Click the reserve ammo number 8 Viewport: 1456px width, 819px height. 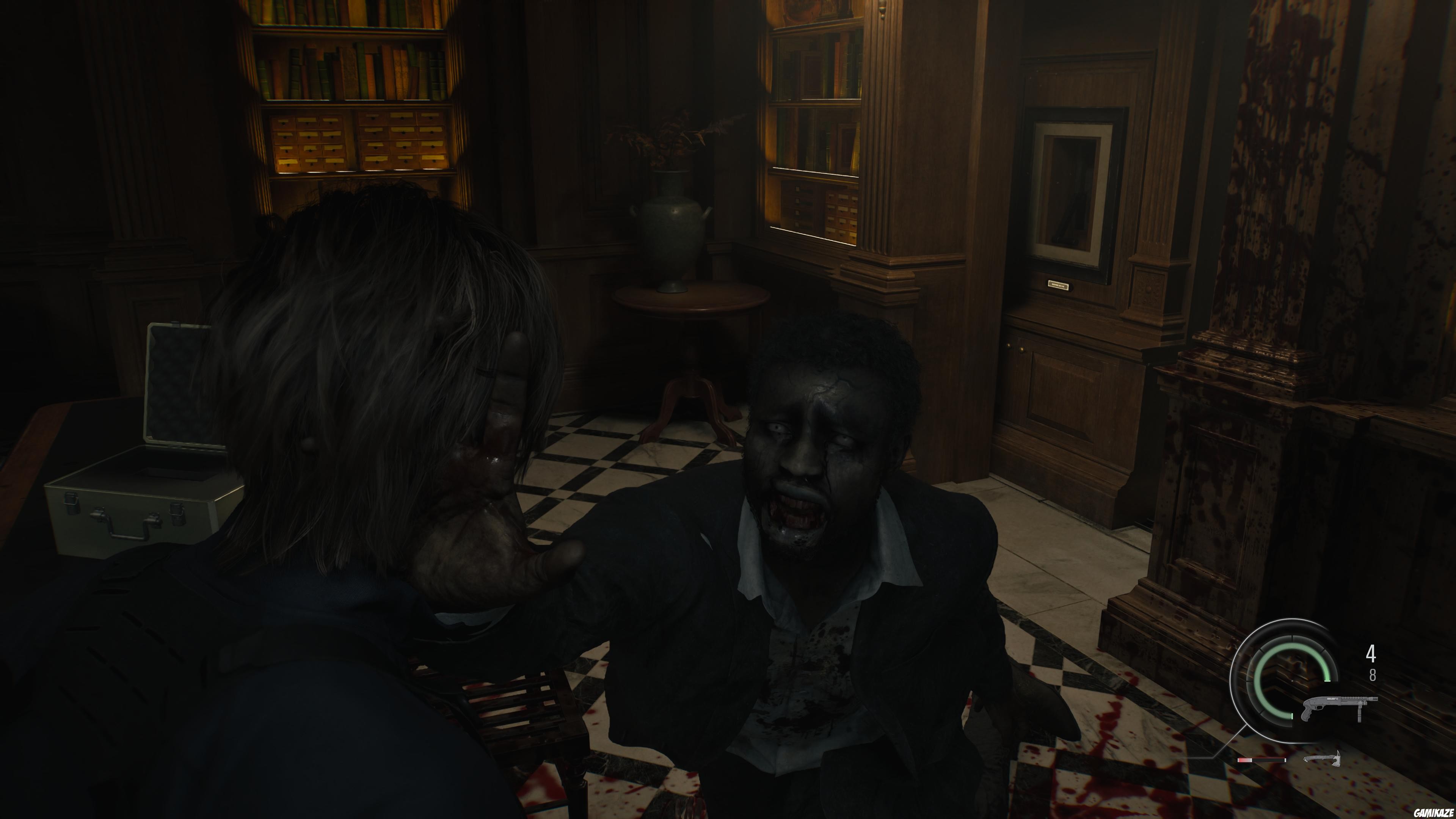(1373, 675)
